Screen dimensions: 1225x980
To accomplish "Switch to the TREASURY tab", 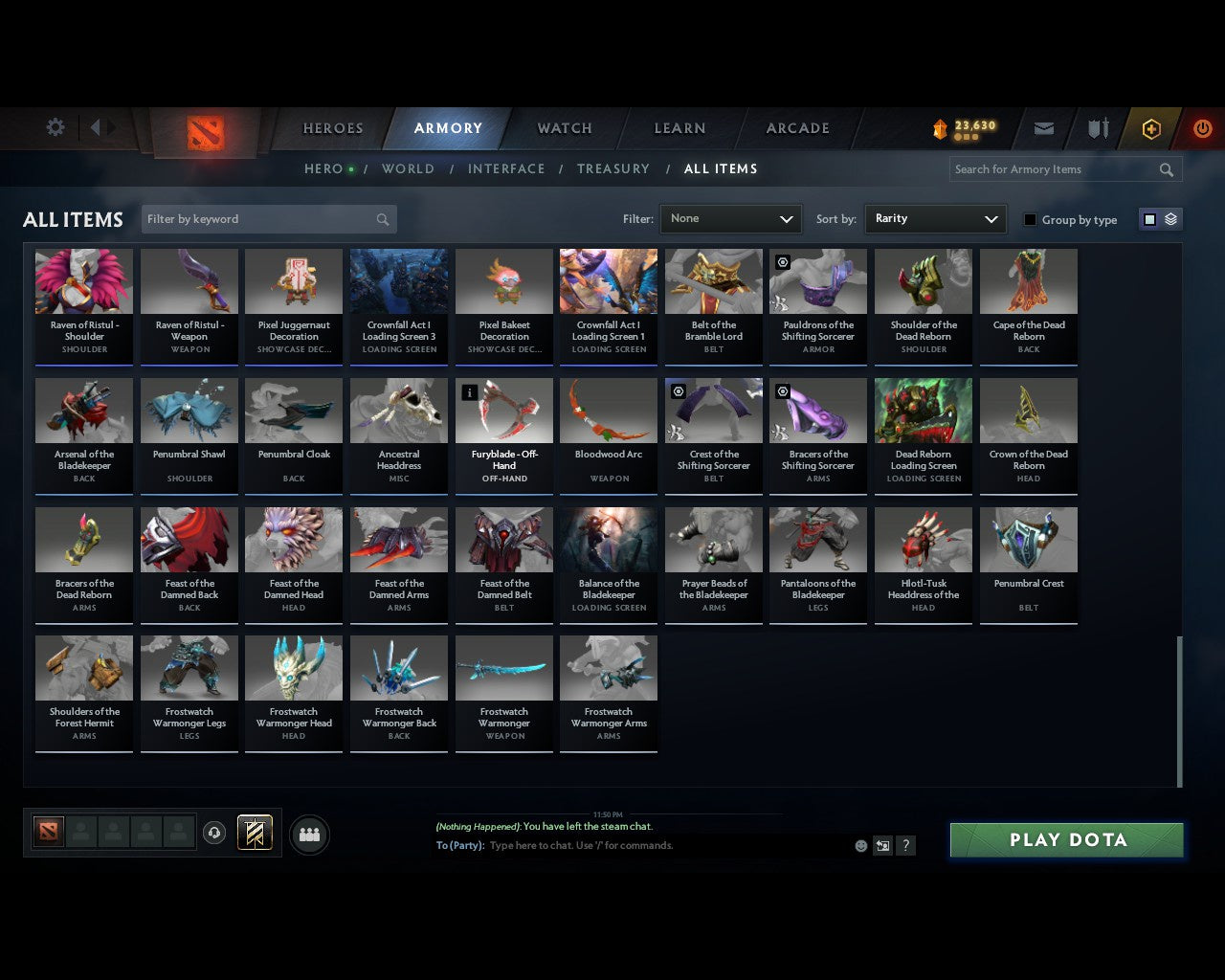I will (613, 168).
